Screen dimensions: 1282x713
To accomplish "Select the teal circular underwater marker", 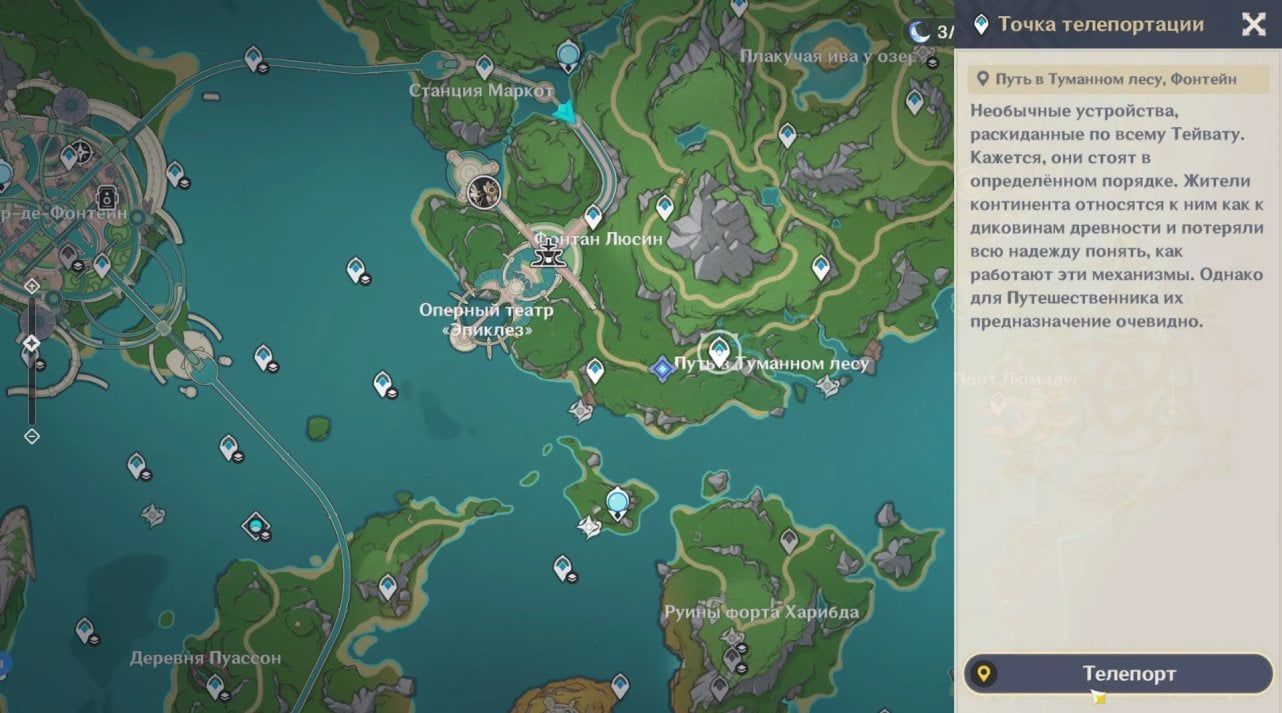I will [x=257, y=524].
